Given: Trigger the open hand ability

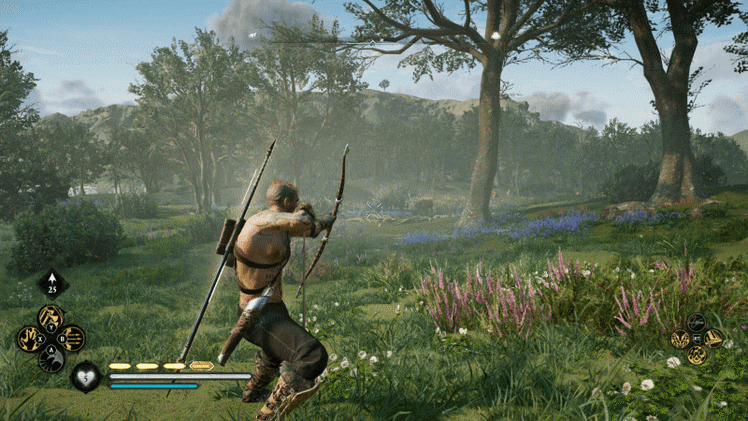Looking at the screenshot, I should tap(29, 339).
